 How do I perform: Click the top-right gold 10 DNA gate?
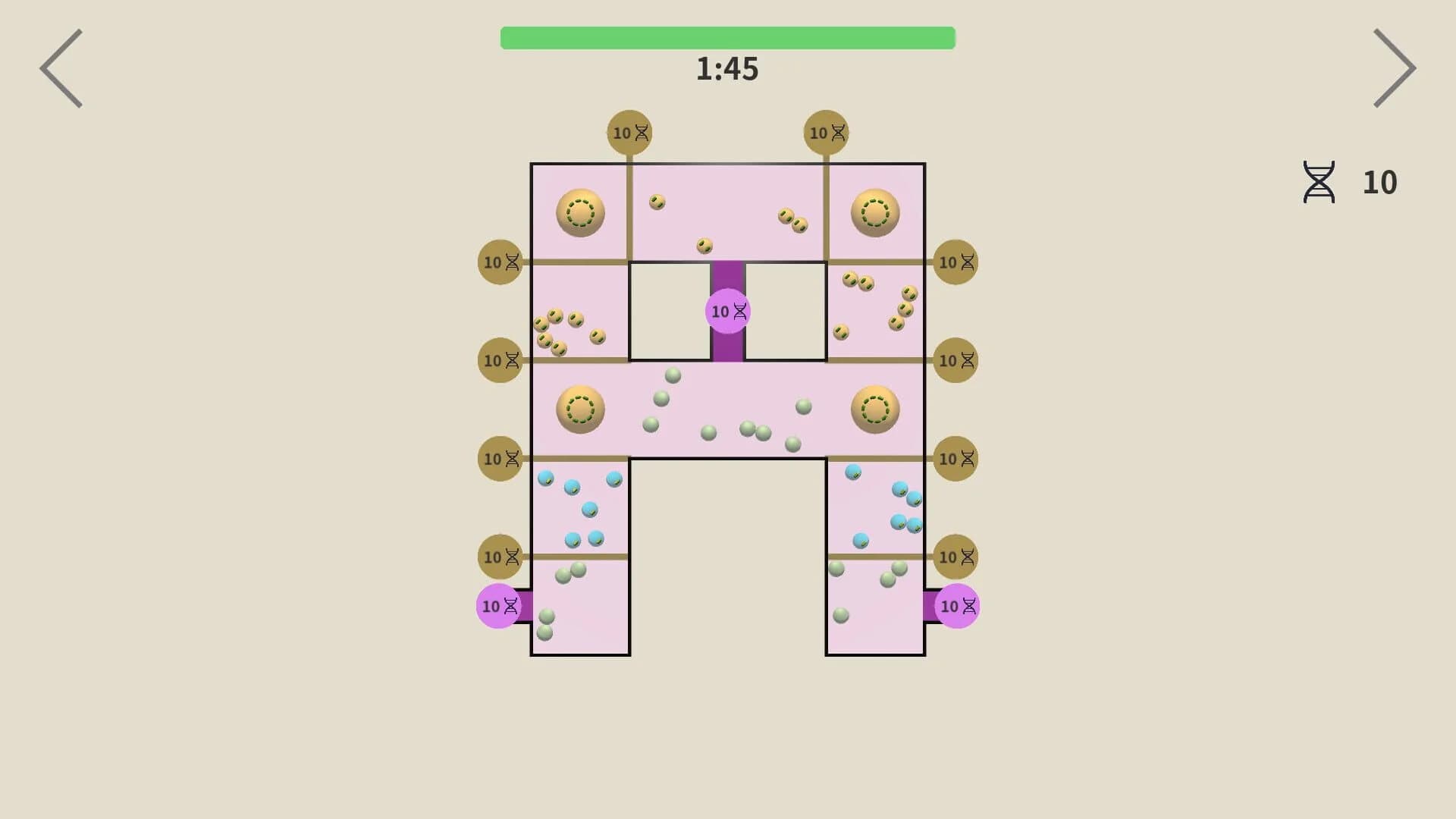(827, 132)
